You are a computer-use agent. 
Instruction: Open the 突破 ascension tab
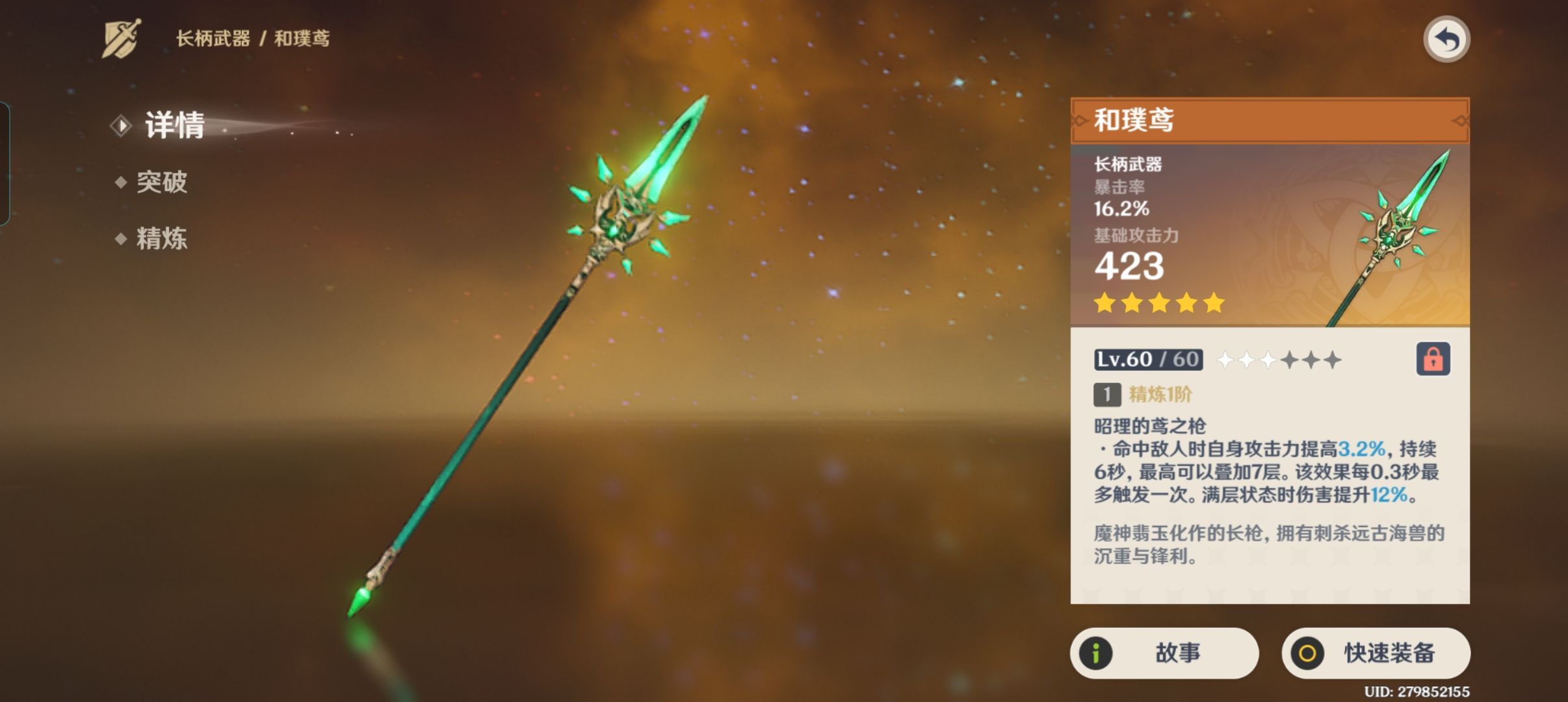click(161, 182)
